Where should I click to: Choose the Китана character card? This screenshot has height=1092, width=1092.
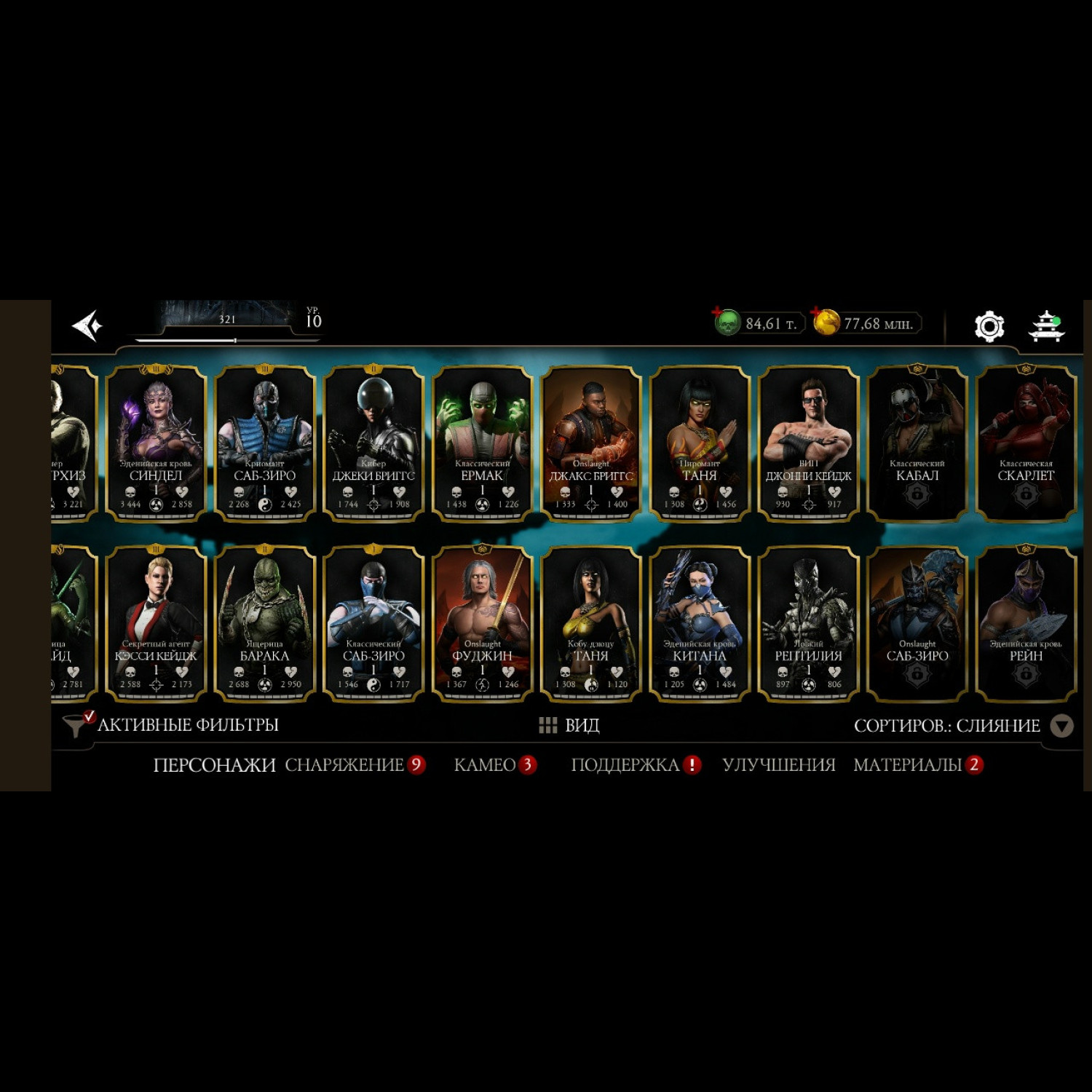[x=699, y=624]
